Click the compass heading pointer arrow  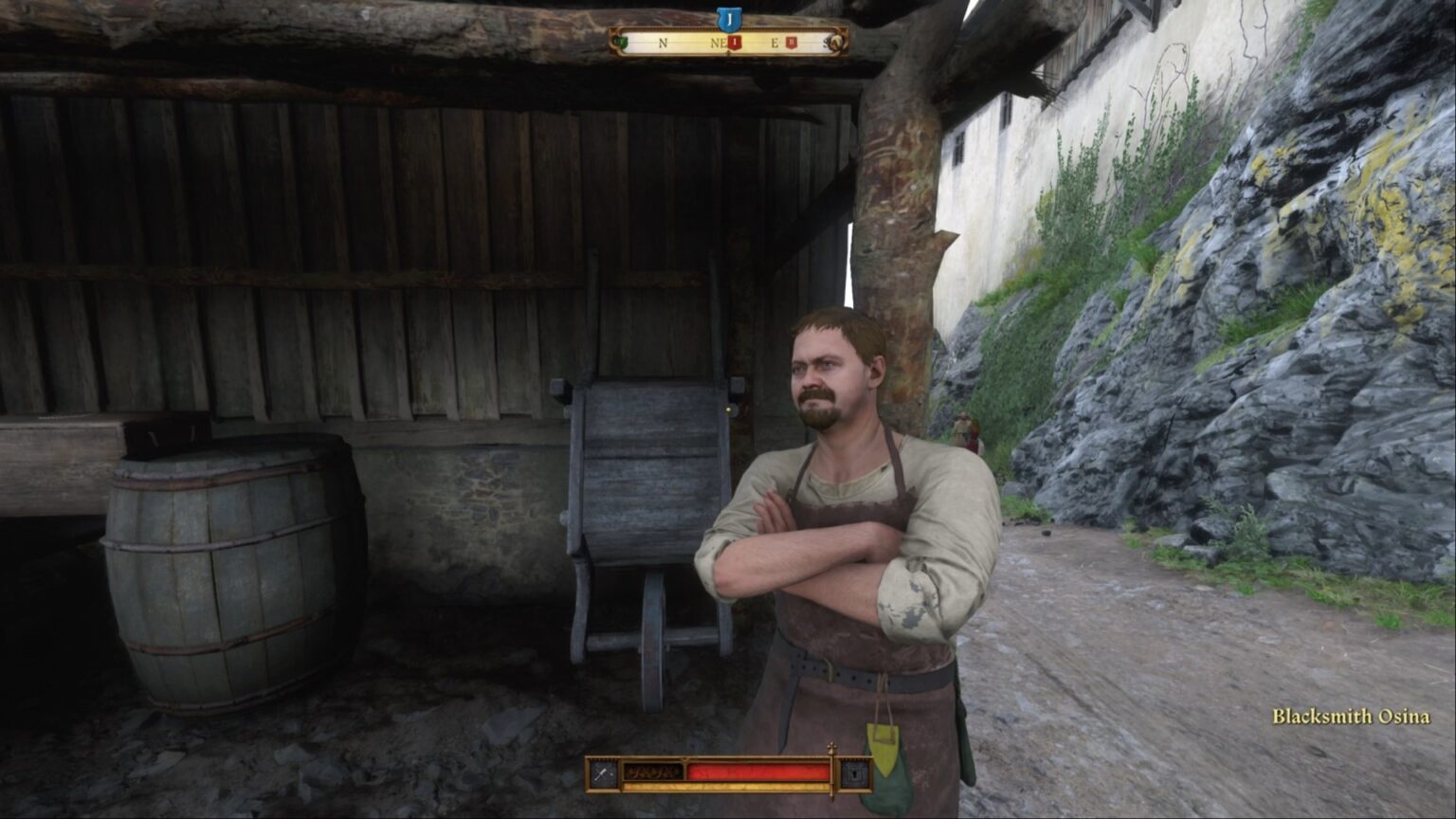pos(729,54)
